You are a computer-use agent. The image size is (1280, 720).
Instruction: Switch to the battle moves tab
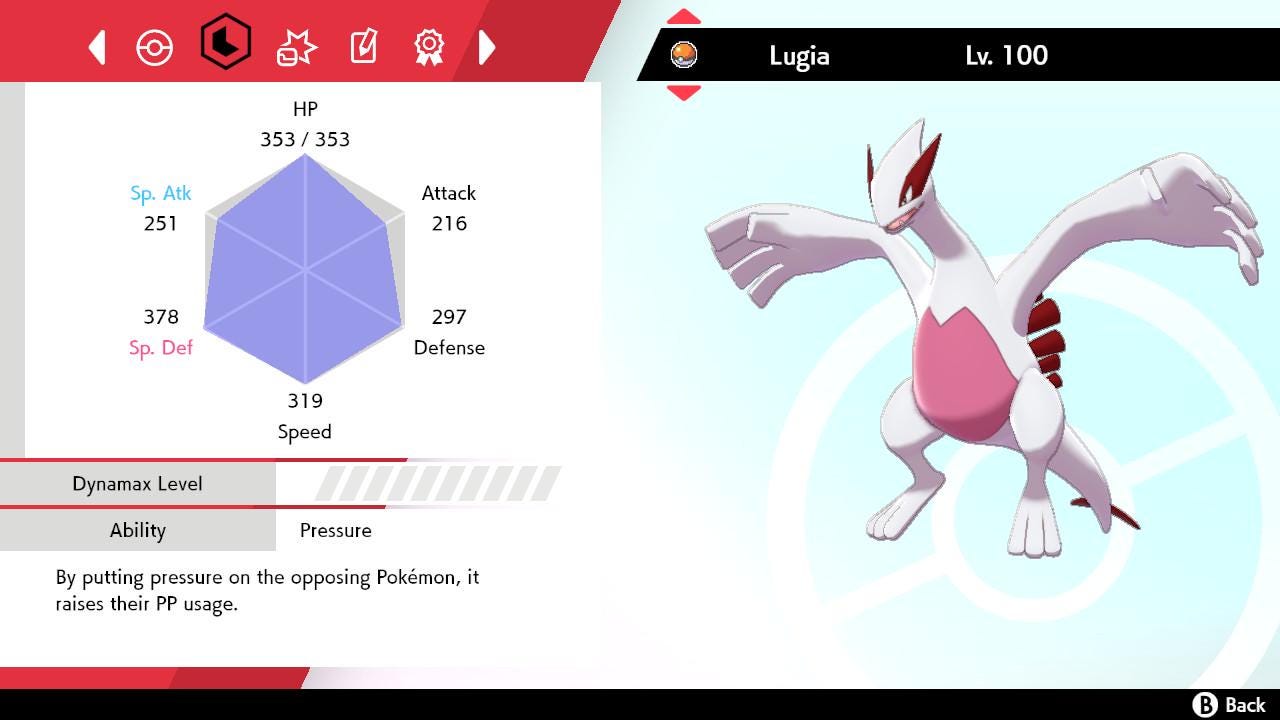[x=296, y=47]
